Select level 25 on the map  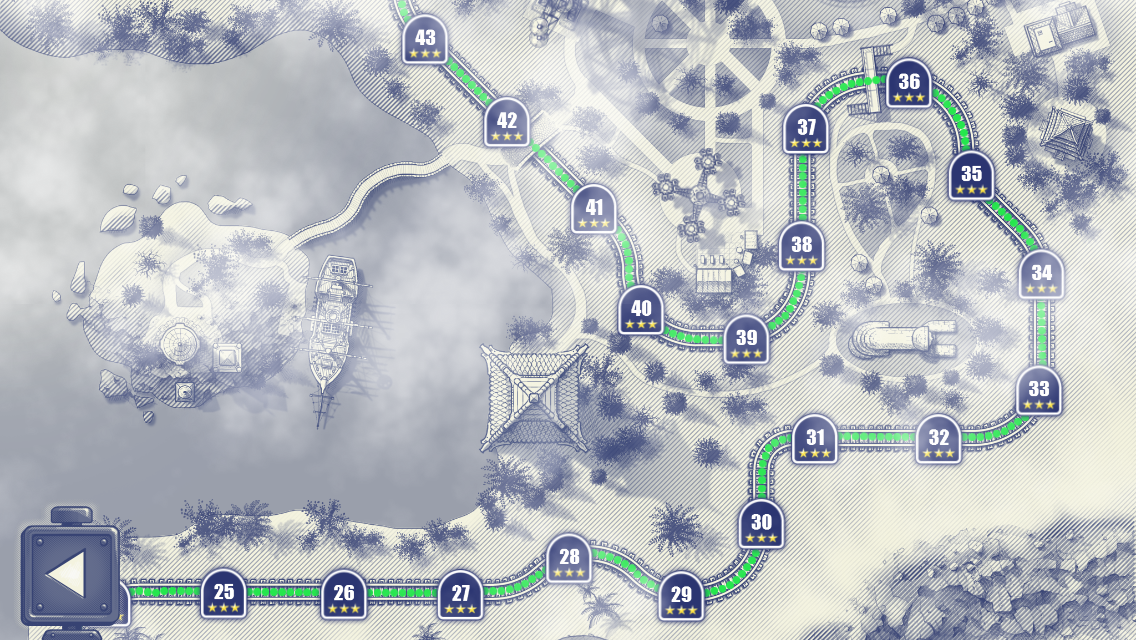click(x=224, y=594)
